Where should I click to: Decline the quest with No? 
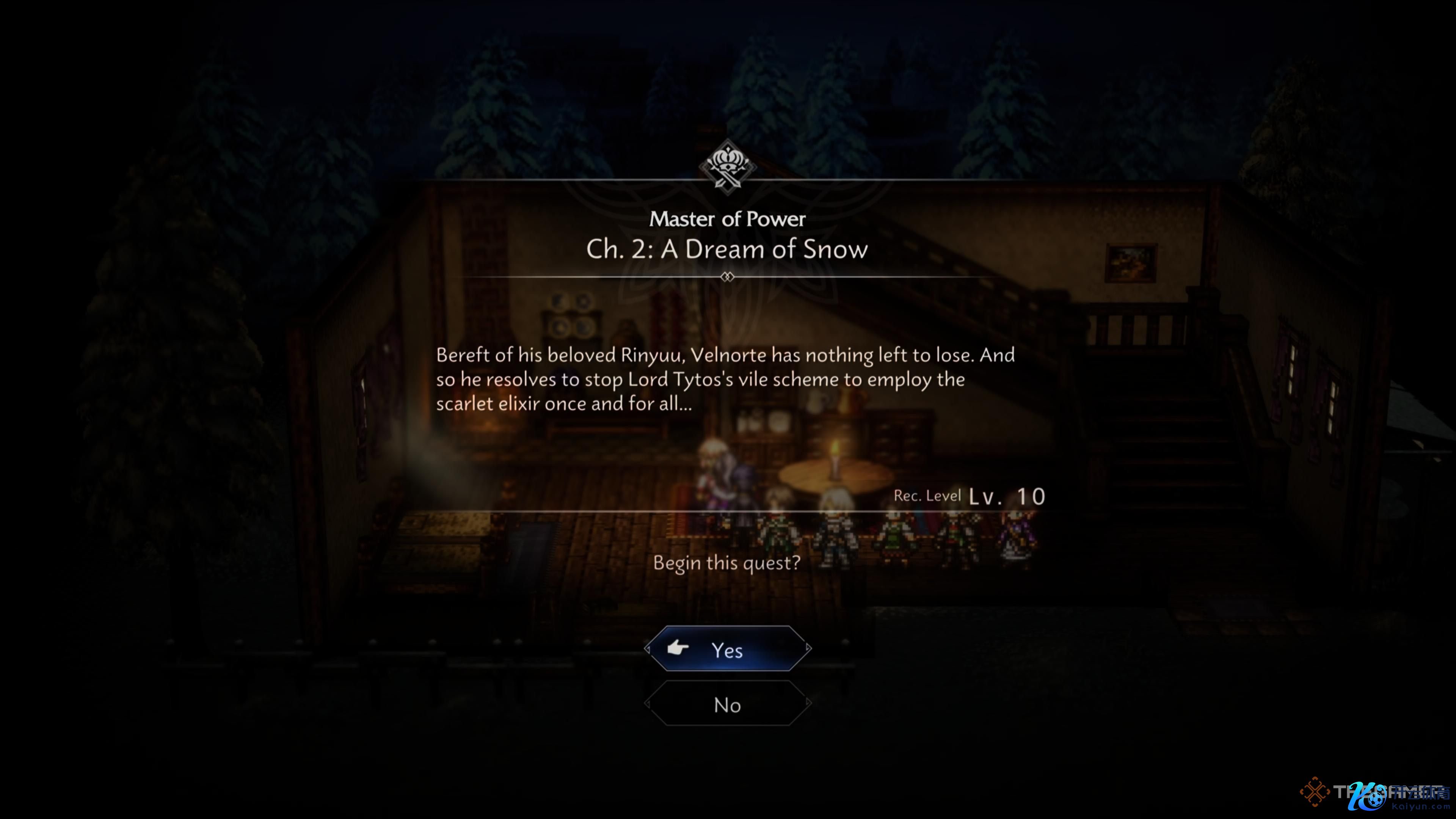[728, 704]
